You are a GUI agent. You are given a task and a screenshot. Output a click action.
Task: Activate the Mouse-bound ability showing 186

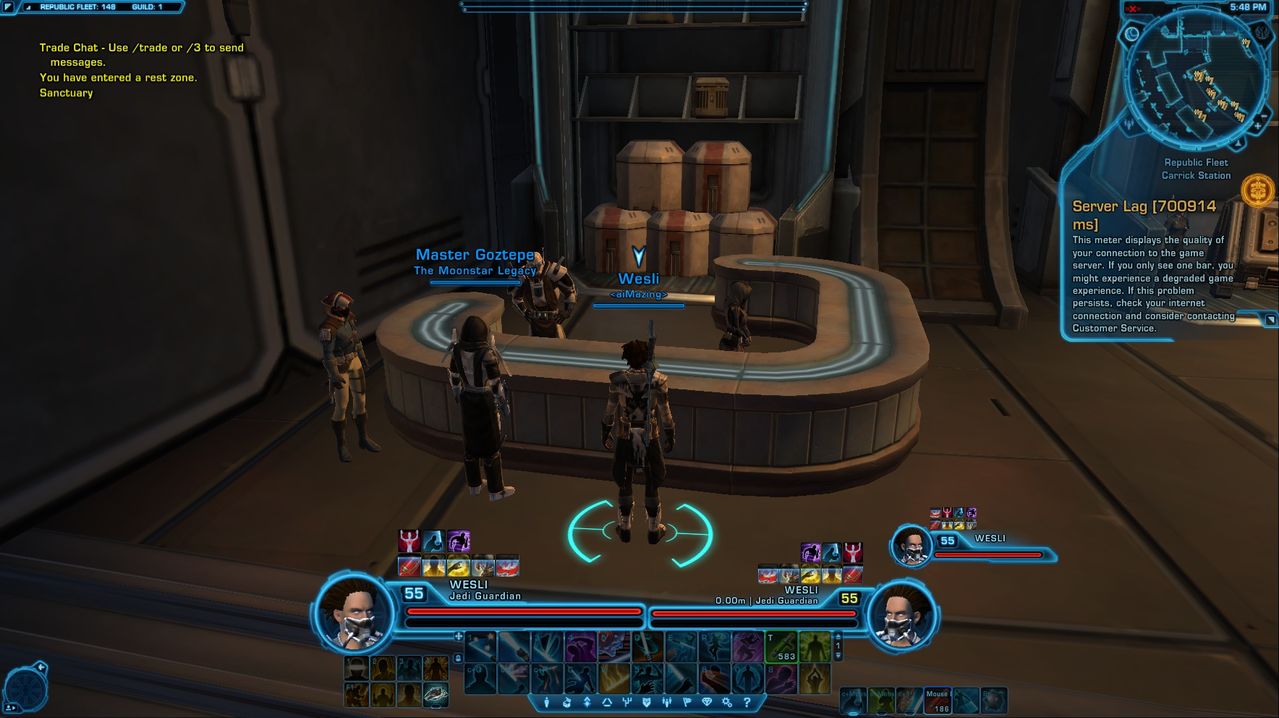coord(937,700)
